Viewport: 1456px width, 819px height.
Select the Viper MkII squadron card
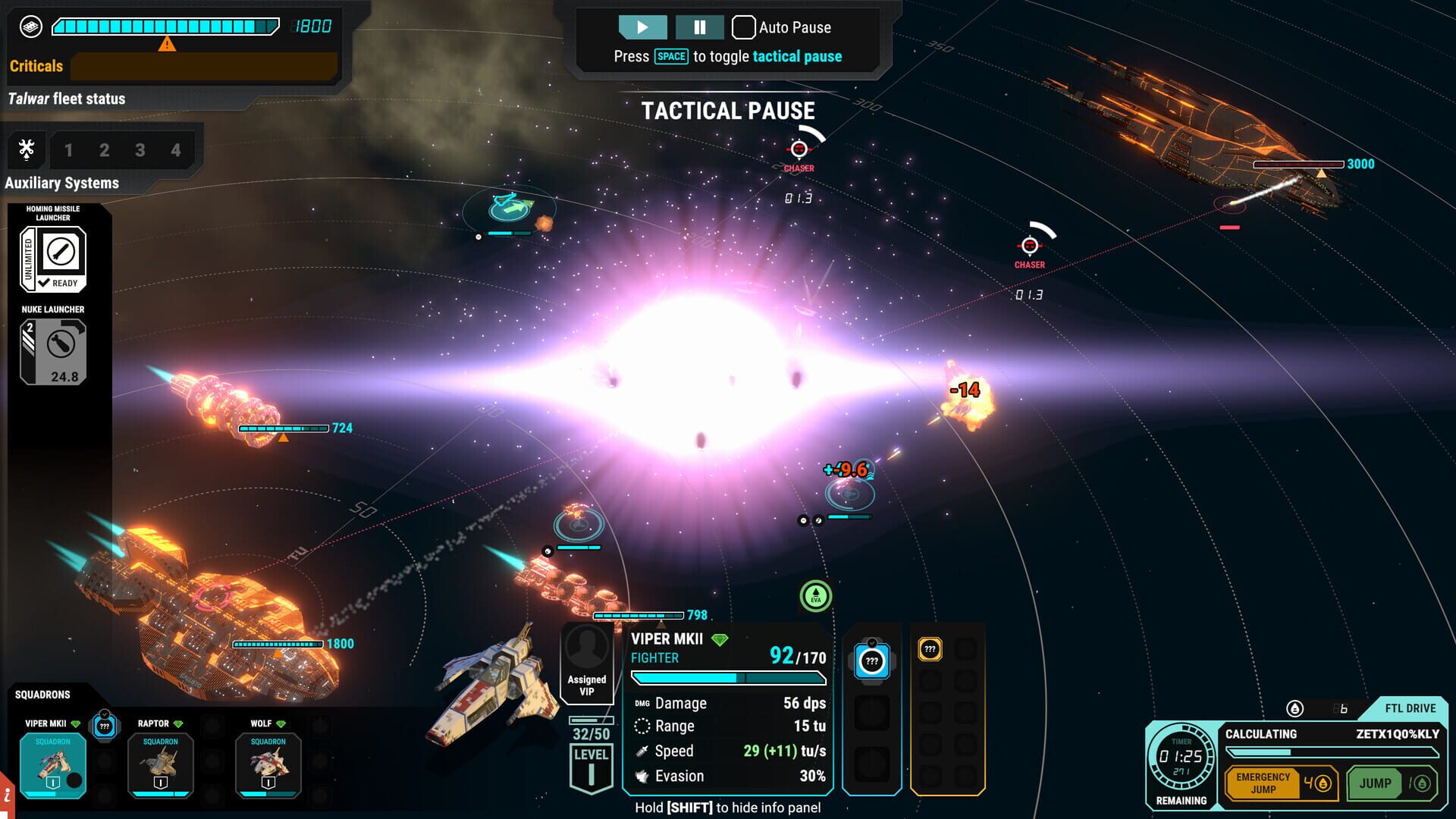point(53,764)
